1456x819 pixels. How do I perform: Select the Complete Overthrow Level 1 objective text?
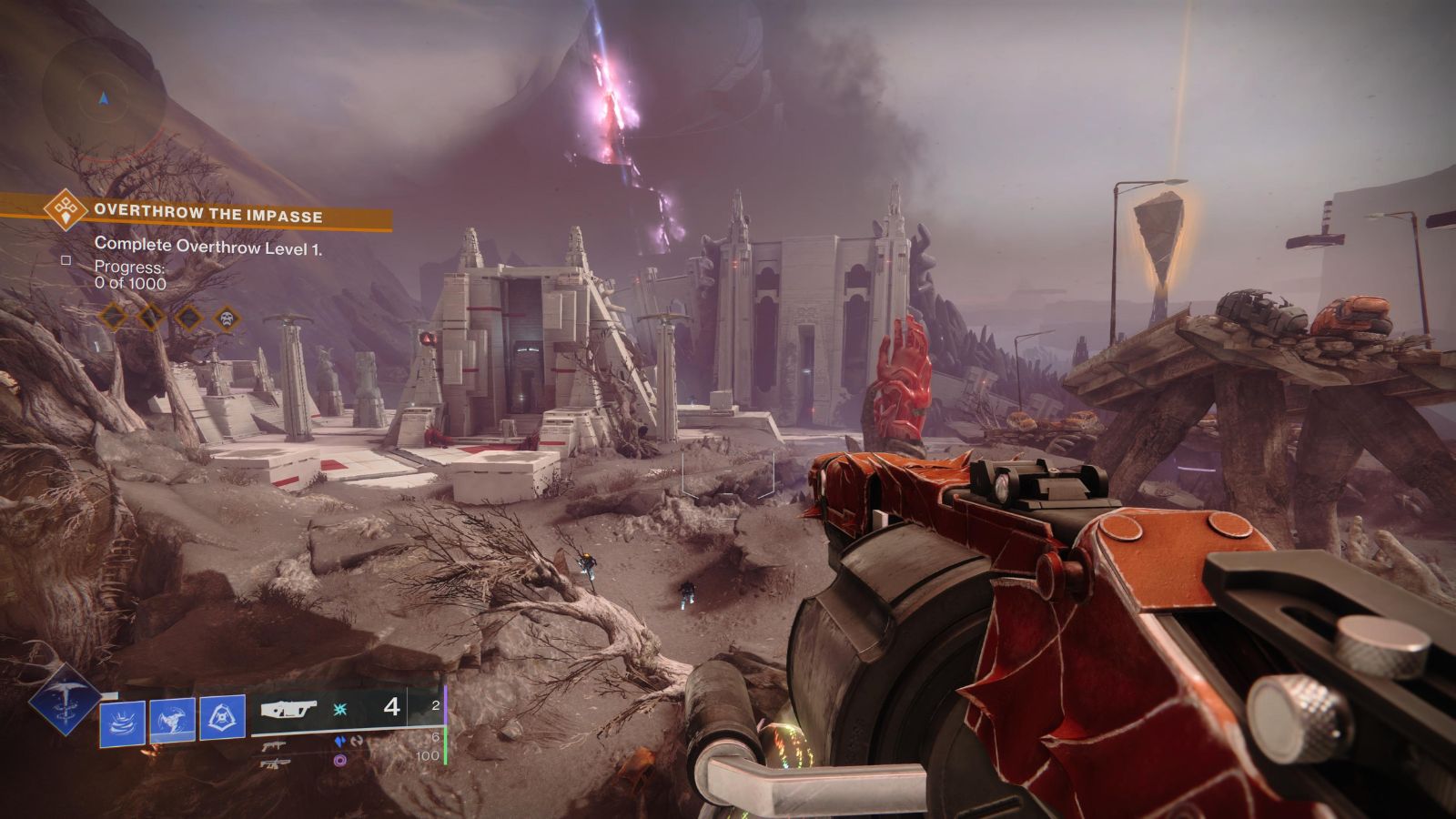coord(207,247)
